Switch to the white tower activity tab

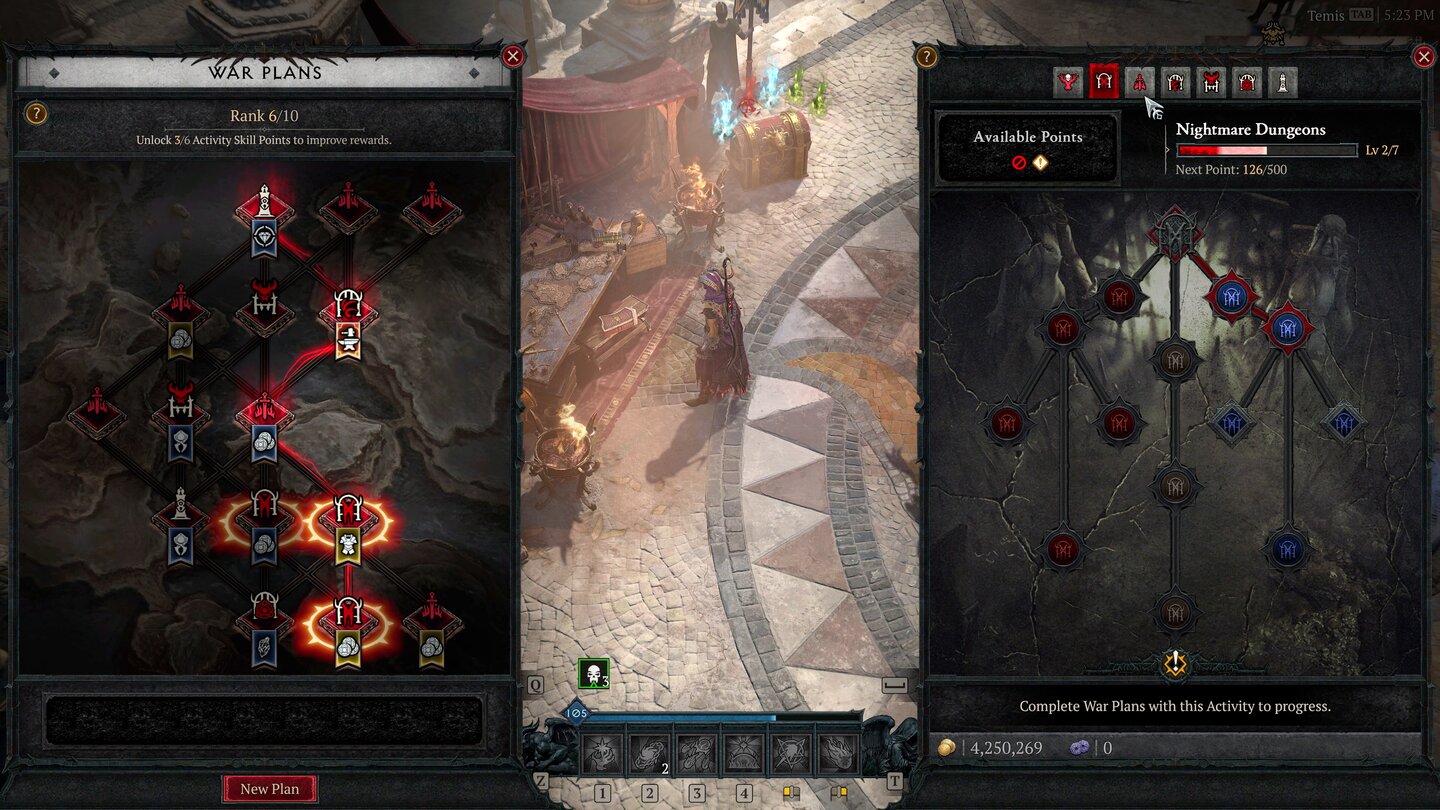[1283, 82]
